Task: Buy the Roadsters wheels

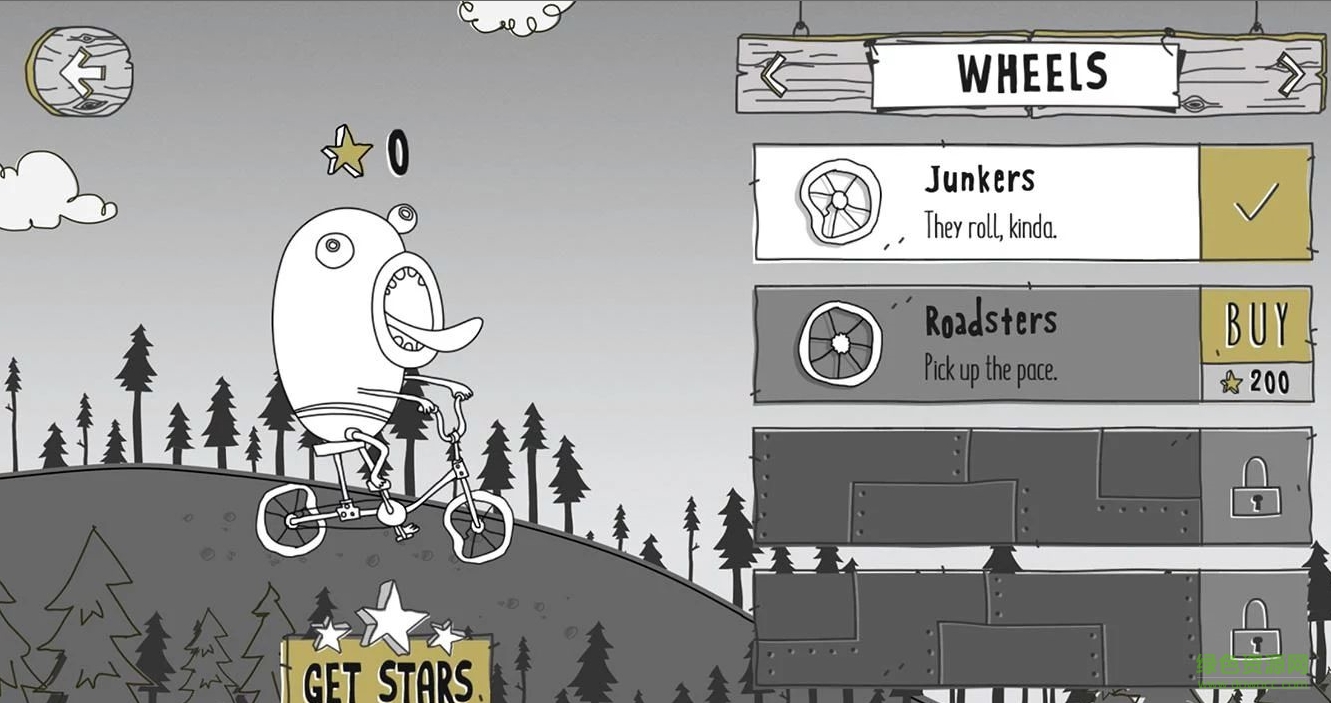Action: (x=1256, y=327)
